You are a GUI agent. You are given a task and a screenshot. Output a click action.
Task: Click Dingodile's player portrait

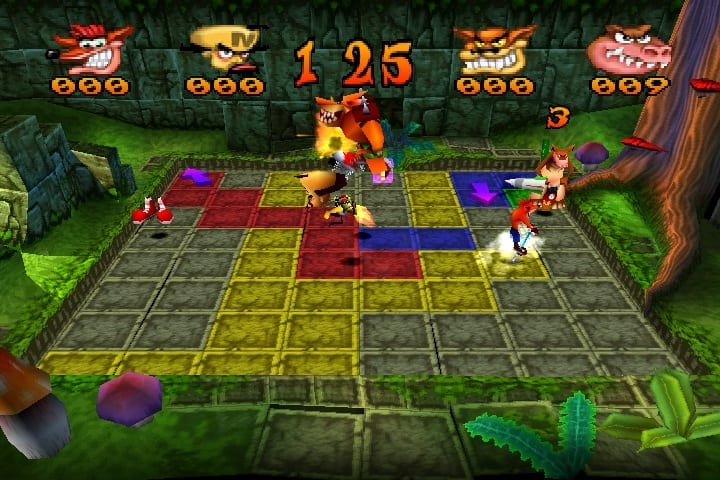point(628,49)
